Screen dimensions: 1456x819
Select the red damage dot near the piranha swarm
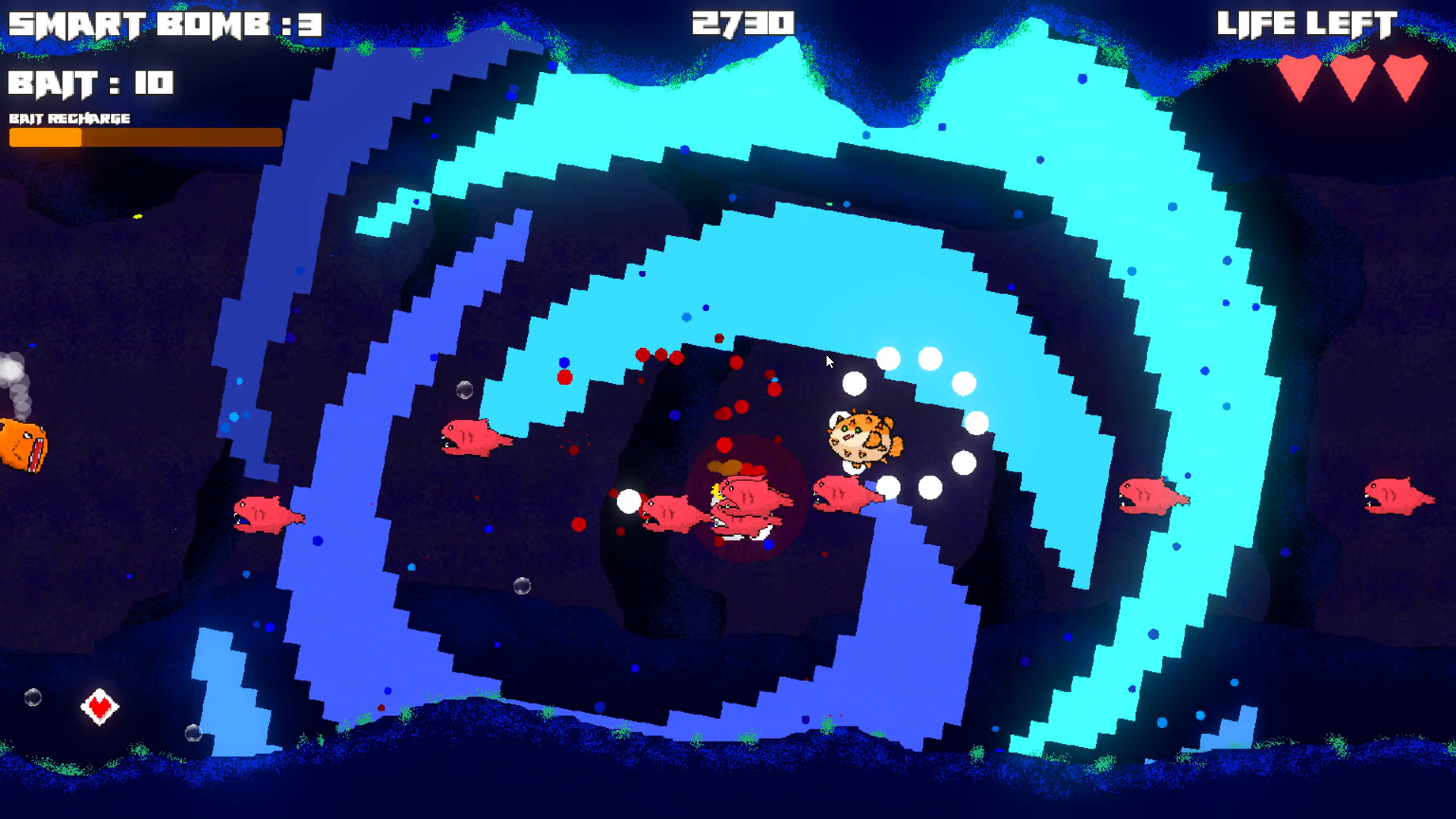coord(726,446)
